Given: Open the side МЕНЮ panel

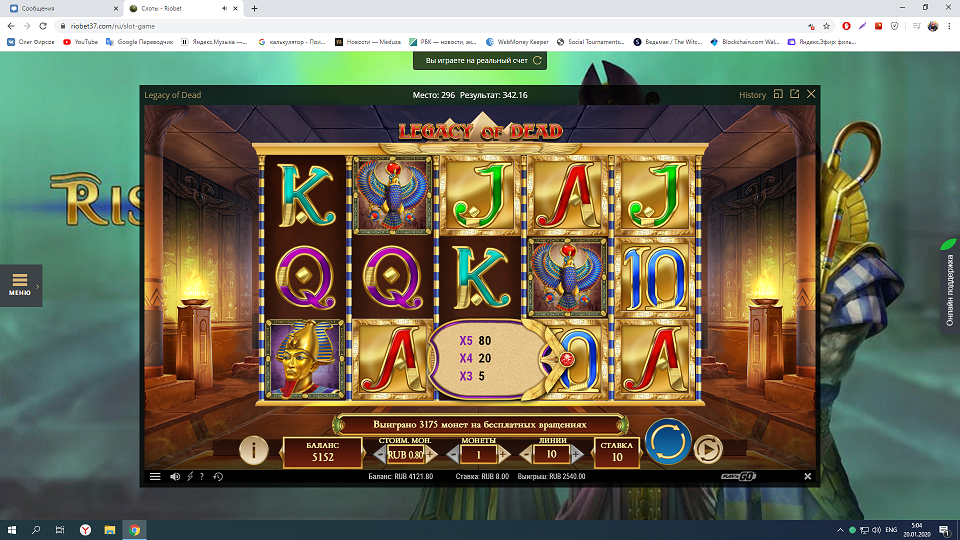Looking at the screenshot, I should 20,285.
